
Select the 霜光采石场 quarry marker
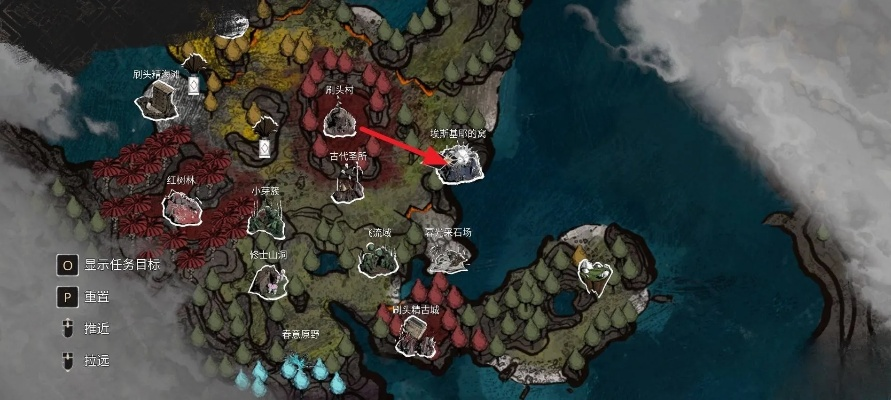point(449,257)
